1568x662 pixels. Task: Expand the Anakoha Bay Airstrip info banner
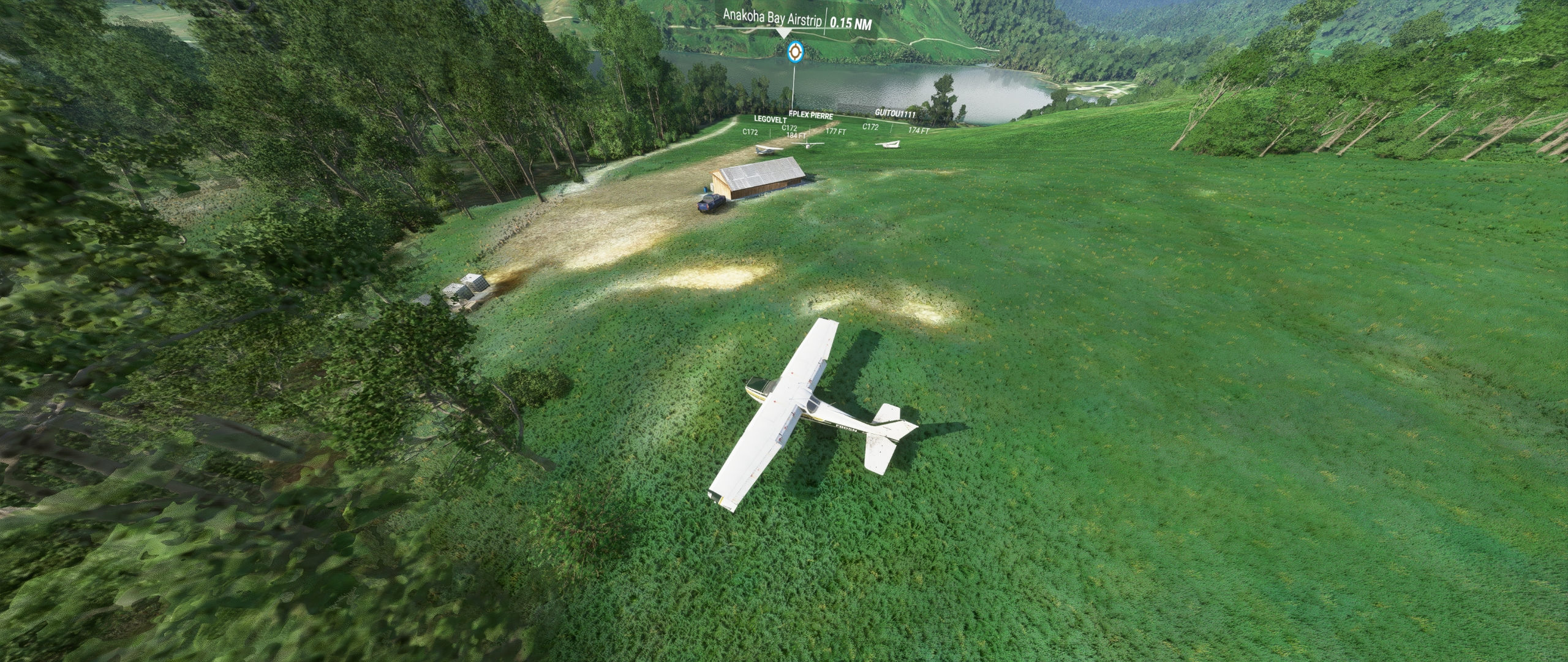click(x=772, y=17)
